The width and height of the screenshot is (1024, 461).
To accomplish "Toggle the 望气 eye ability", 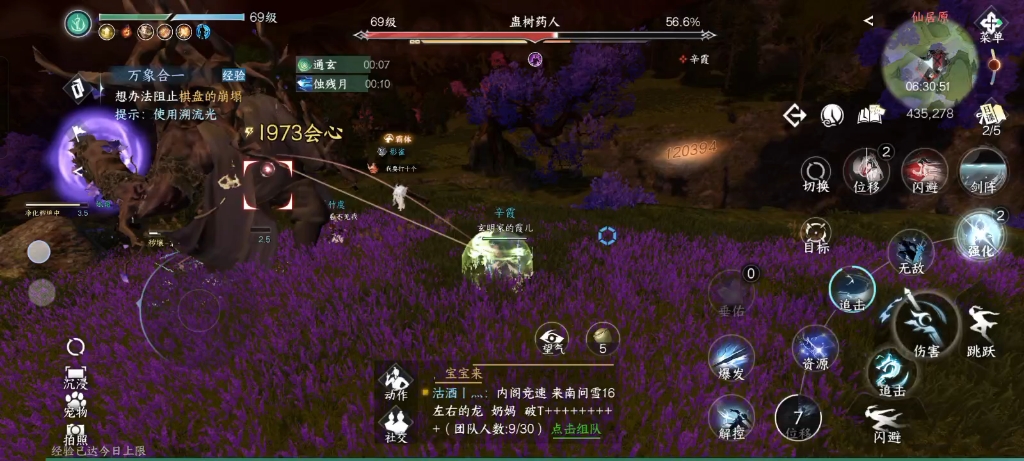I will tap(551, 337).
